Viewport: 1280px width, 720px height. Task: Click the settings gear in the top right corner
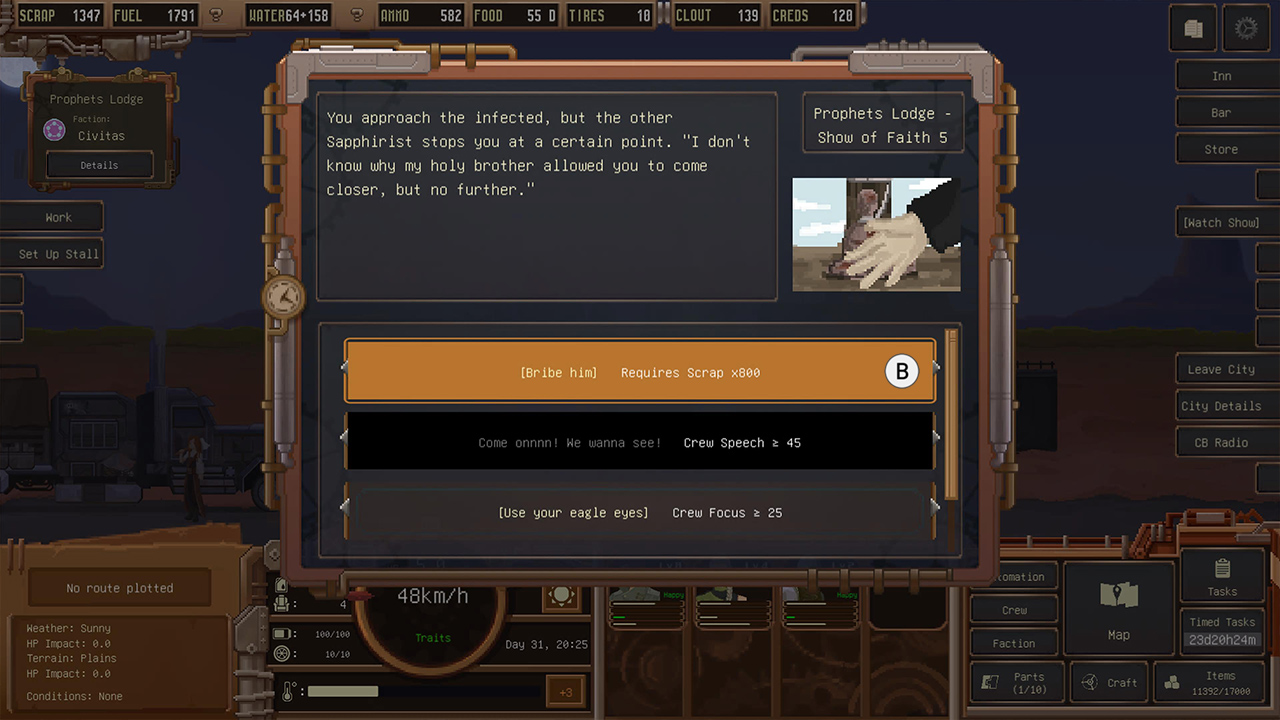pos(1246,28)
